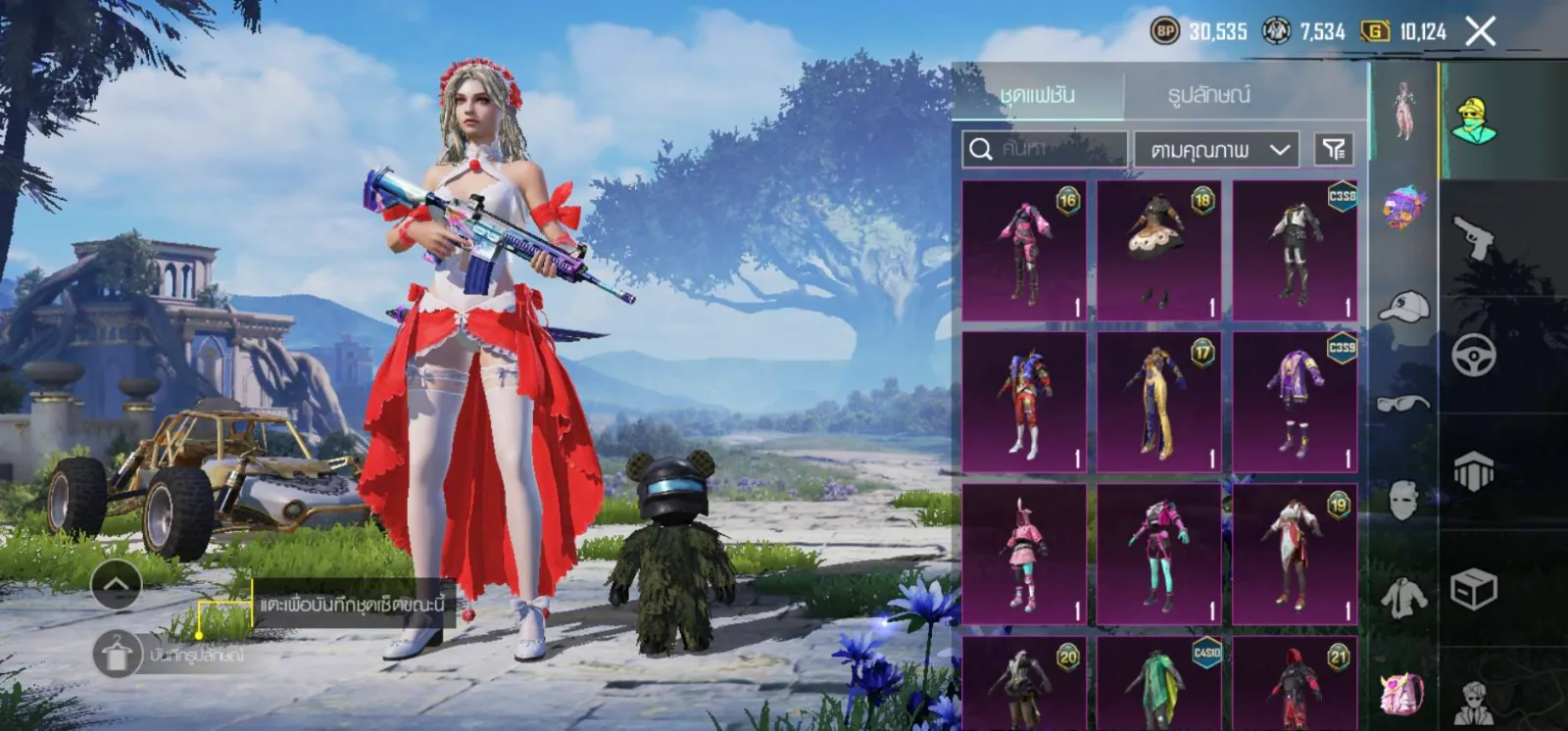Screen dimensions: 1568x731
Task: Switch to the ชุดแฟชัน tab
Action: coord(1038,95)
